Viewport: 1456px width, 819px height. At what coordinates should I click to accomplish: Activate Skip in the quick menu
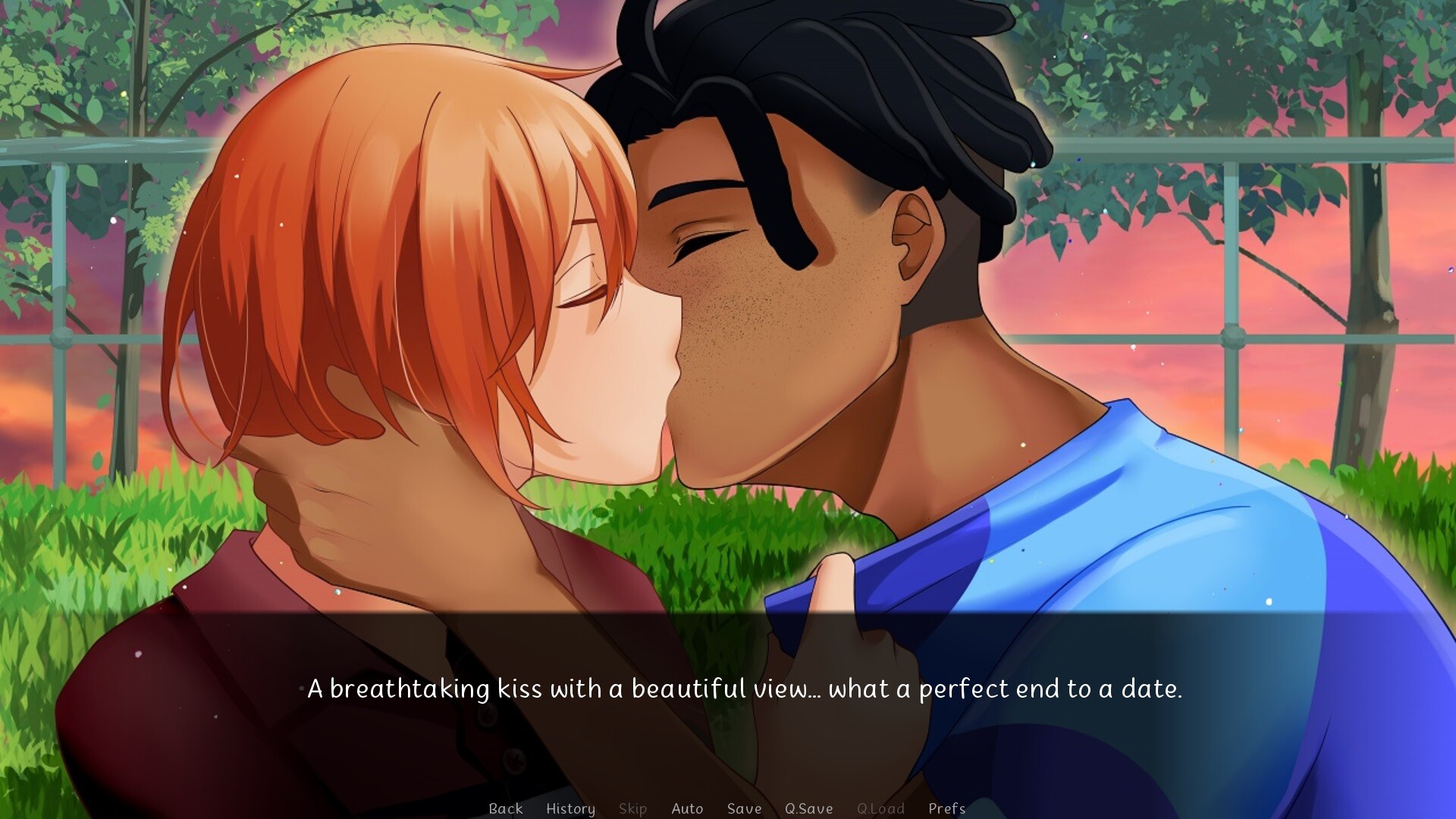pos(633,808)
